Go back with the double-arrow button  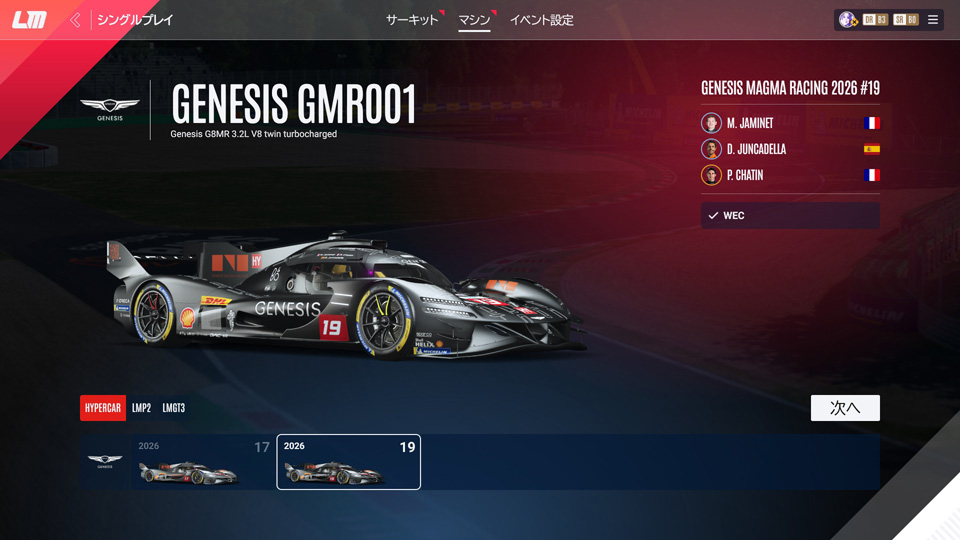(75, 20)
